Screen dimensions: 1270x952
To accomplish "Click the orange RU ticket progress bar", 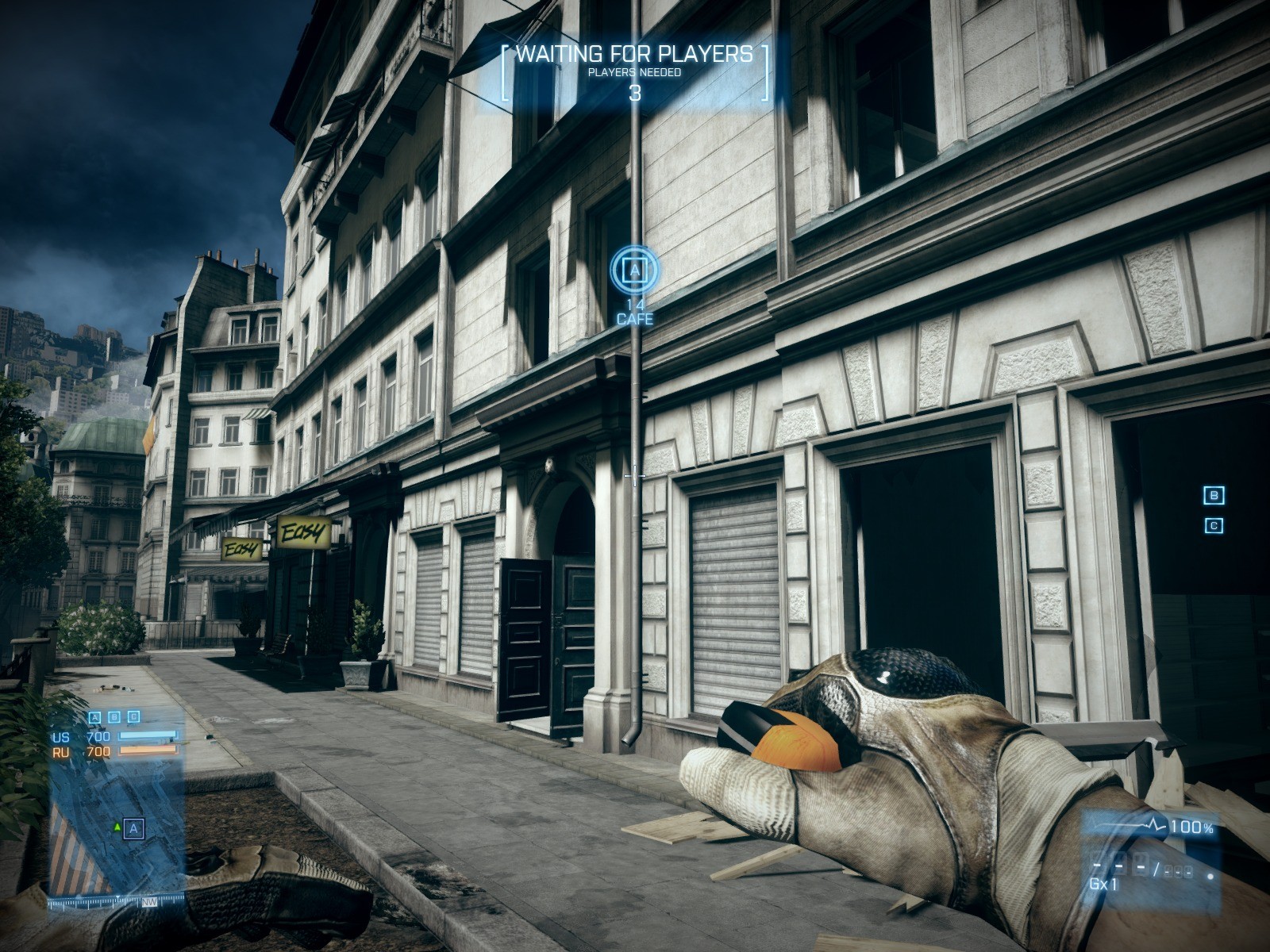I will (148, 750).
